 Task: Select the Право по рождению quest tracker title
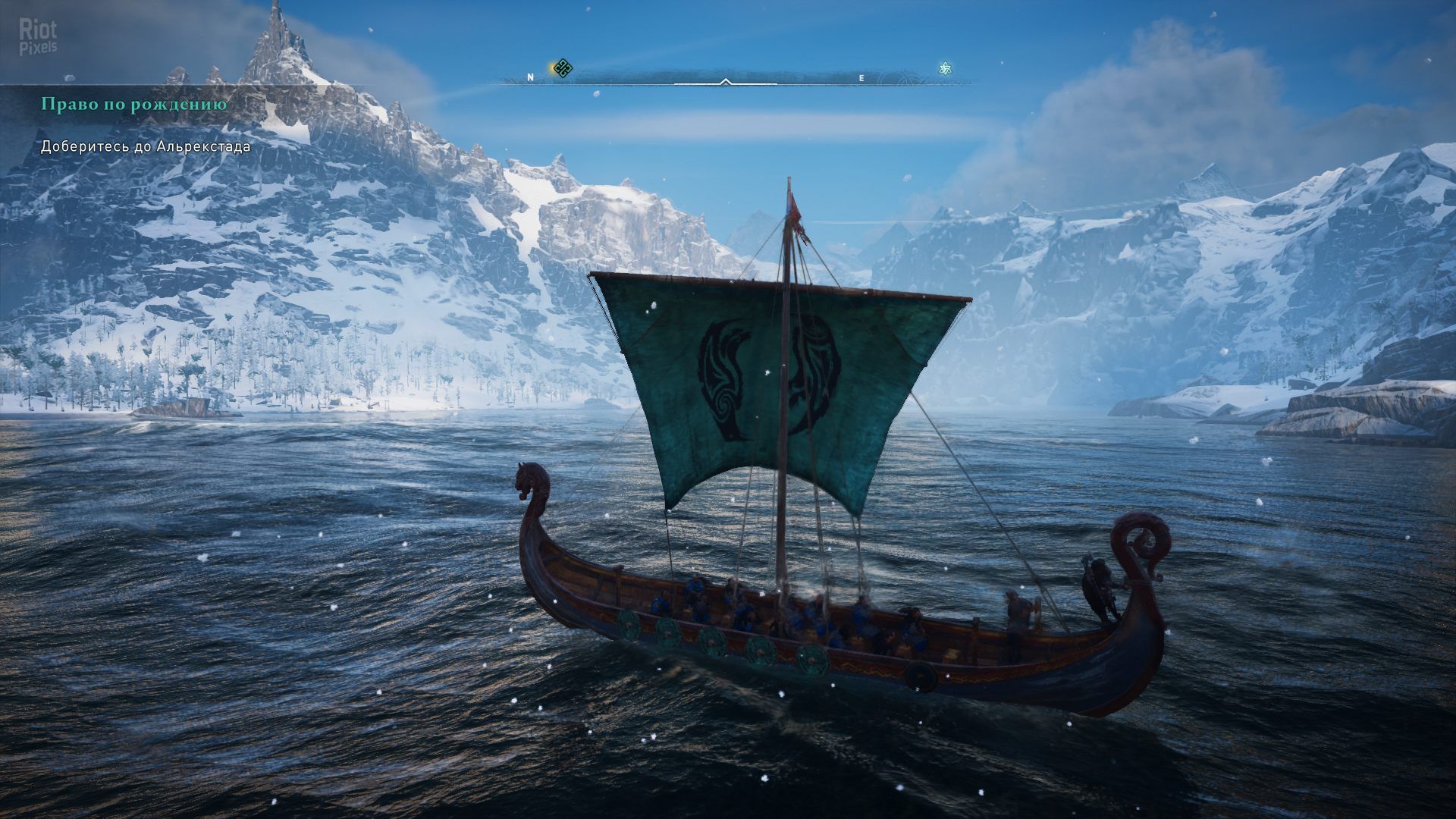click(x=134, y=105)
